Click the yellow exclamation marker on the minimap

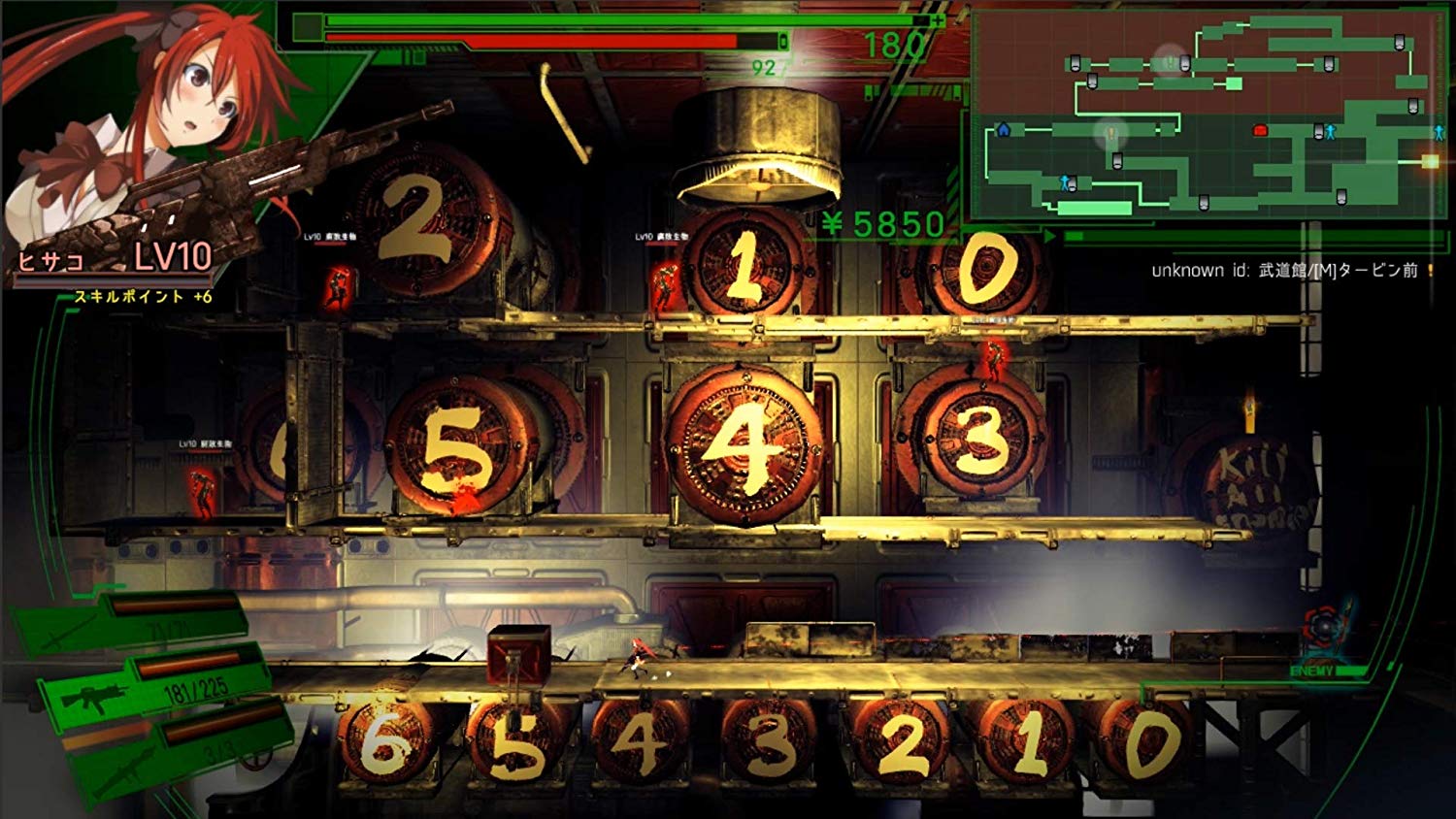1111,133
